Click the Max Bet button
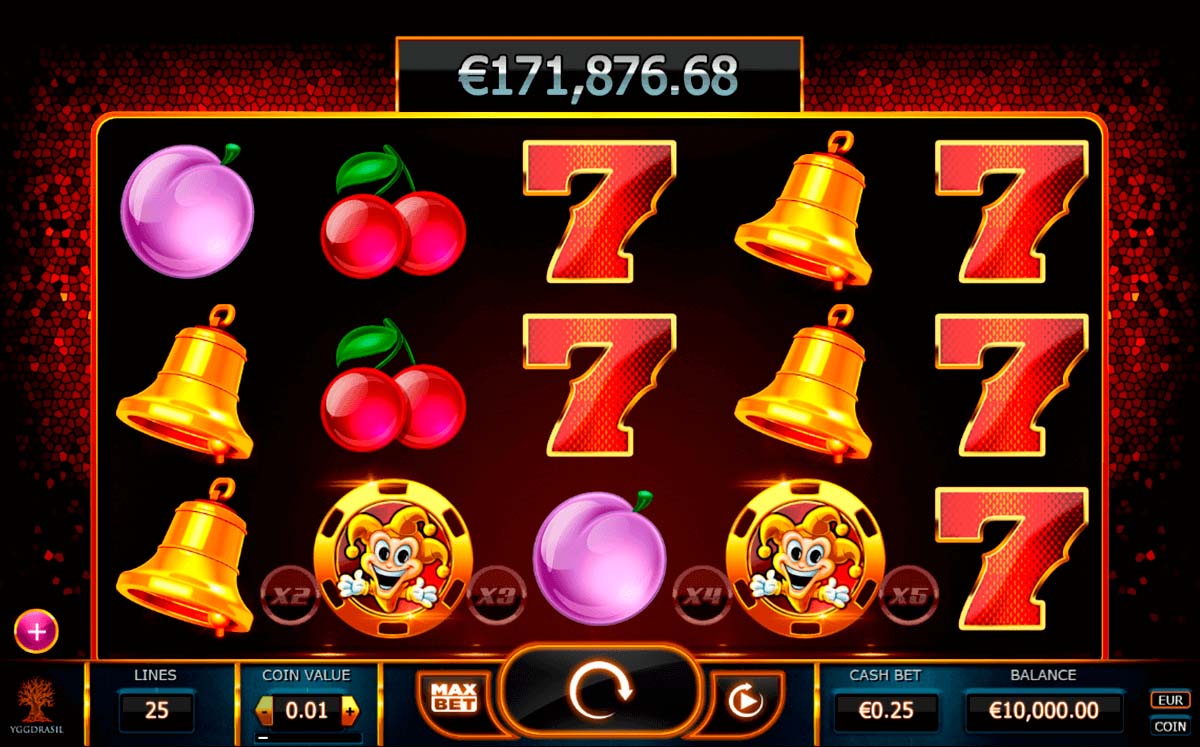Viewport: 1200px width, 747px height. tap(452, 697)
